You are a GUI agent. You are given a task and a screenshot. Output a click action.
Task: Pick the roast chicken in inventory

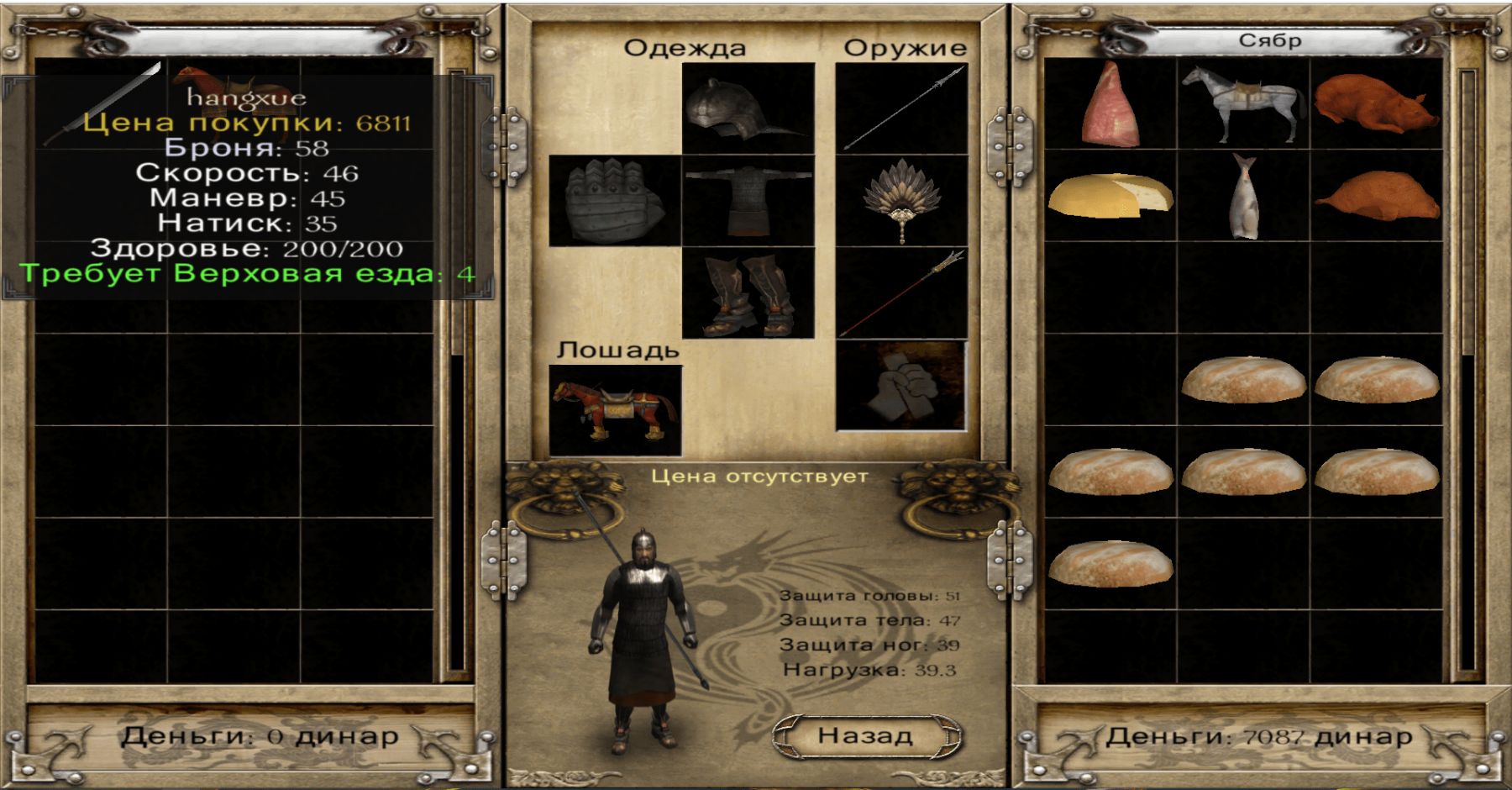pyautogui.click(x=1376, y=197)
